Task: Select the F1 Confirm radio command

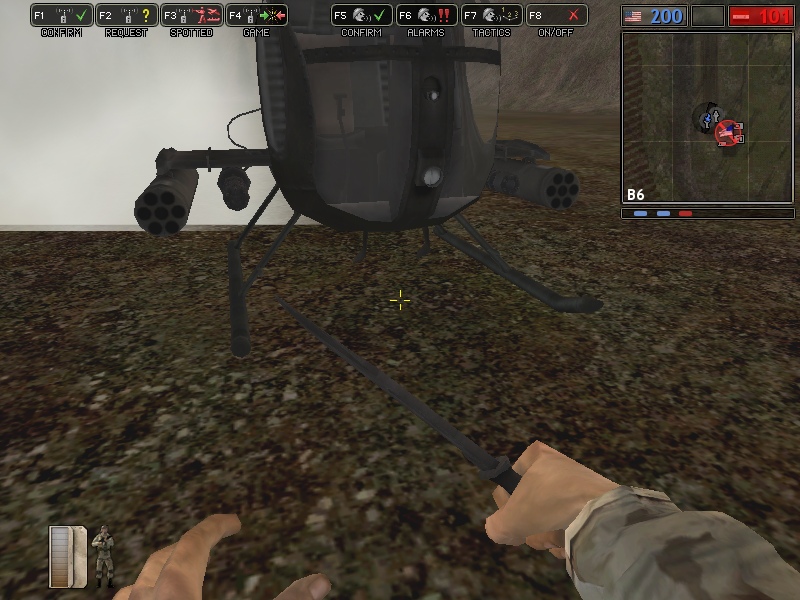Action: [62, 16]
